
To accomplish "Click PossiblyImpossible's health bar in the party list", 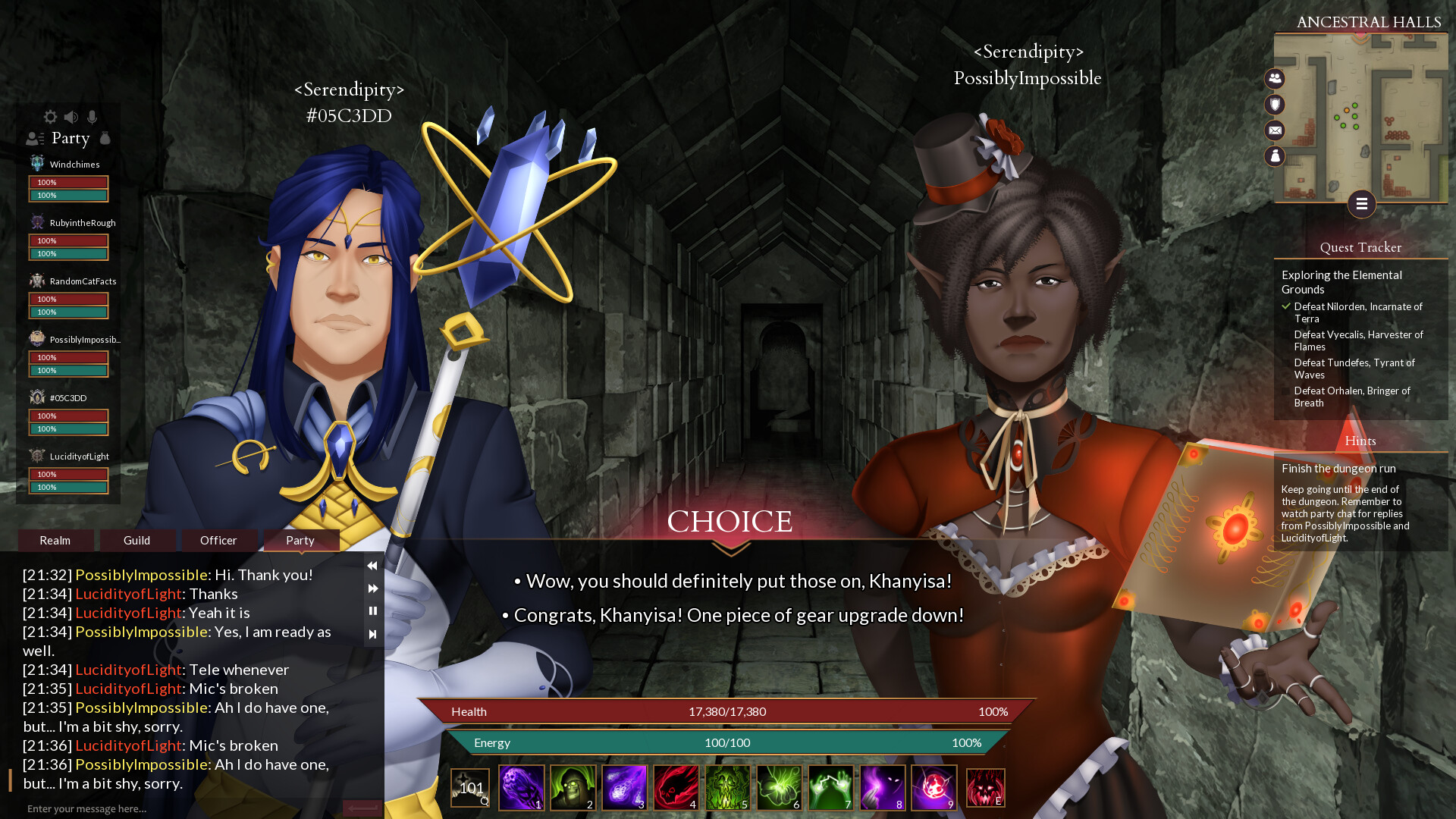I will (x=68, y=357).
